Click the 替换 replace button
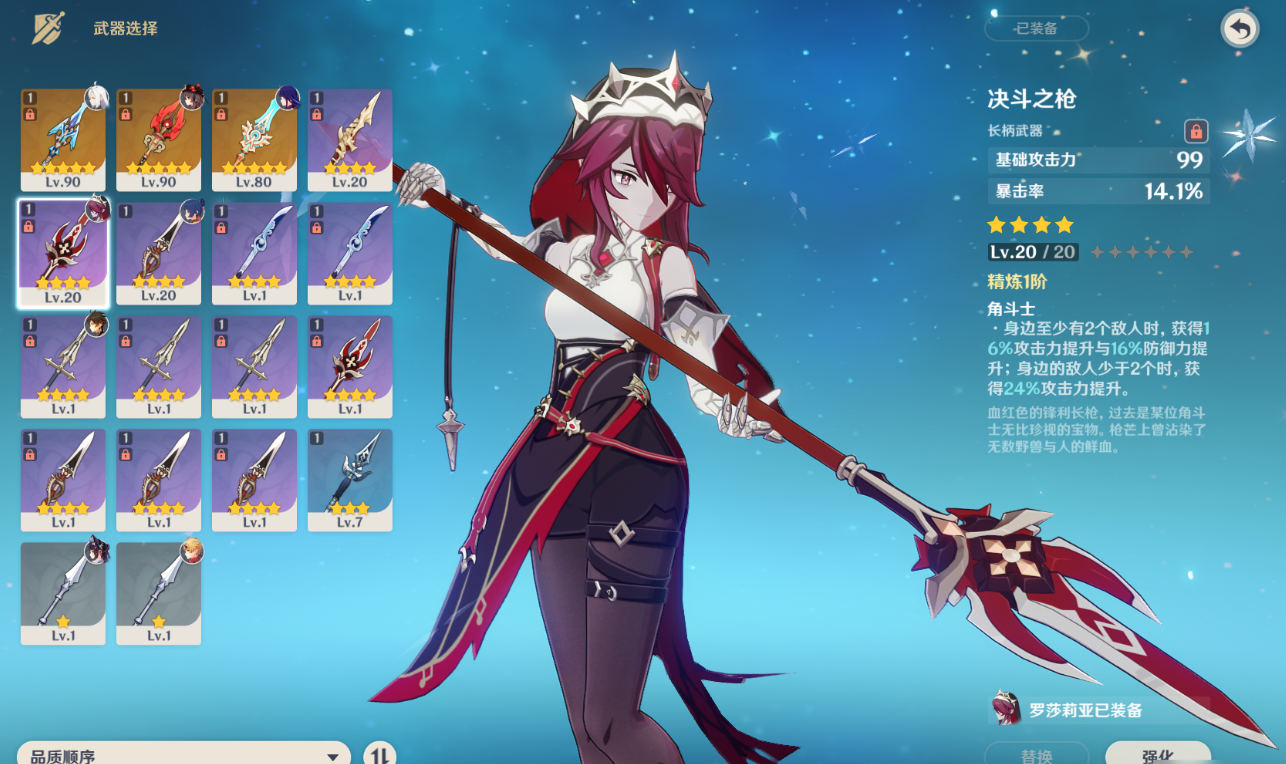The width and height of the screenshot is (1286, 764). [x=1035, y=754]
